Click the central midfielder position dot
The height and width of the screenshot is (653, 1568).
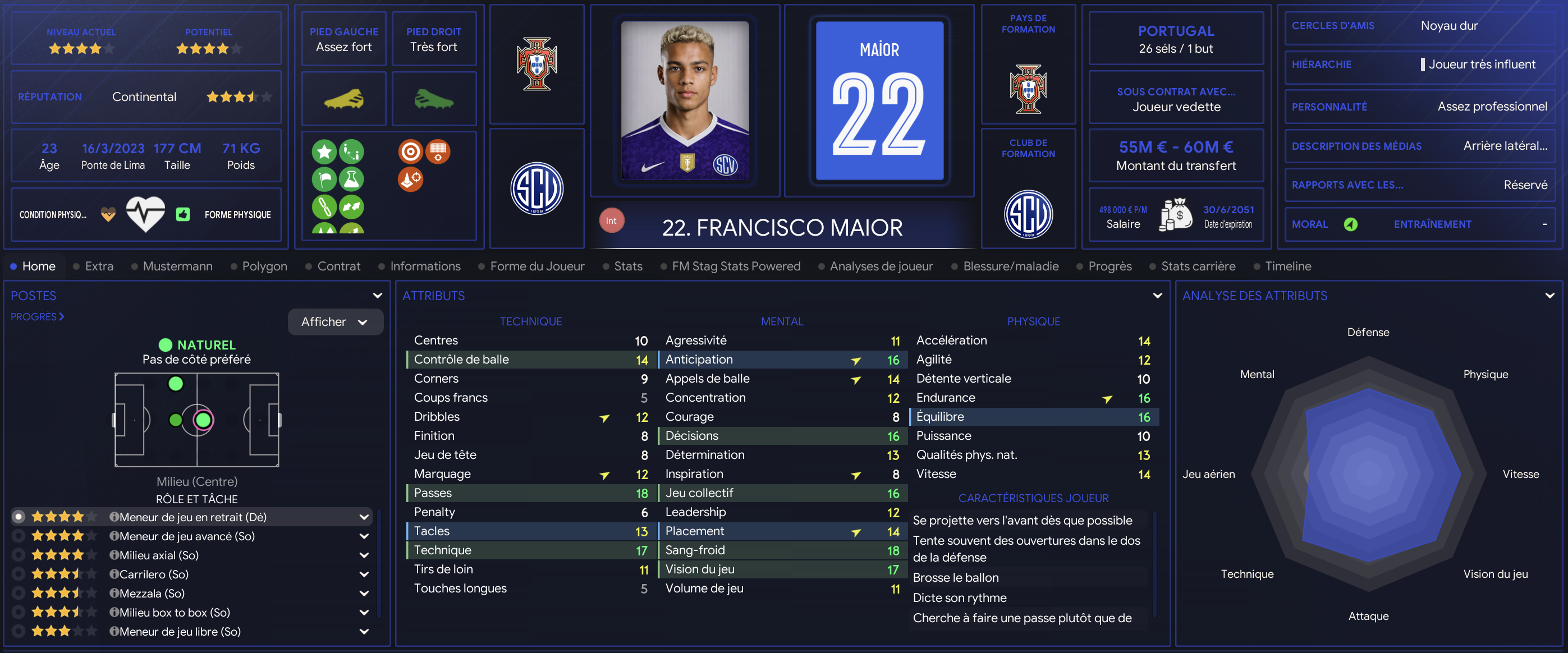(x=203, y=420)
